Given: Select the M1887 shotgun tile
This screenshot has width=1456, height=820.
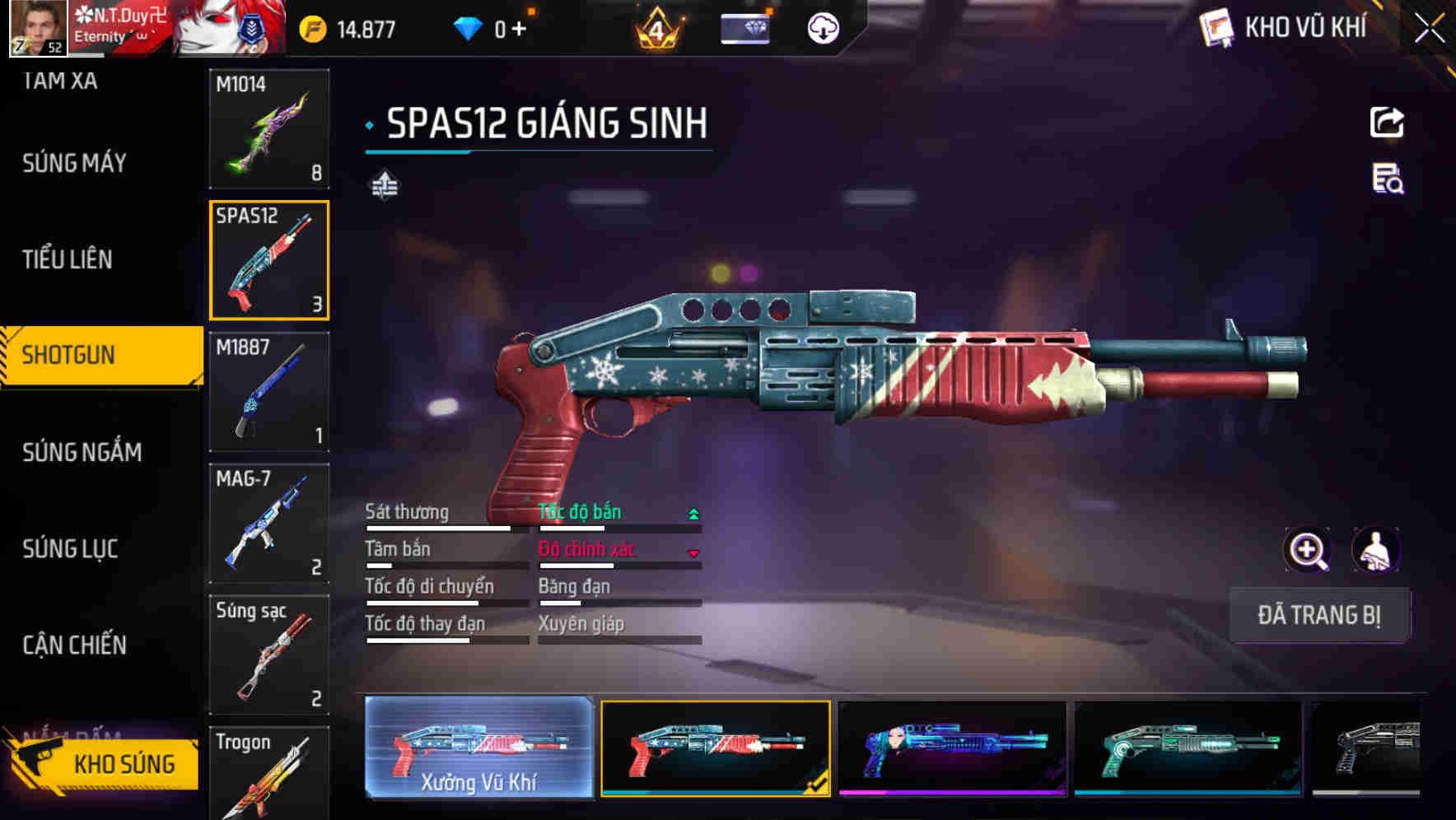Looking at the screenshot, I should (269, 392).
